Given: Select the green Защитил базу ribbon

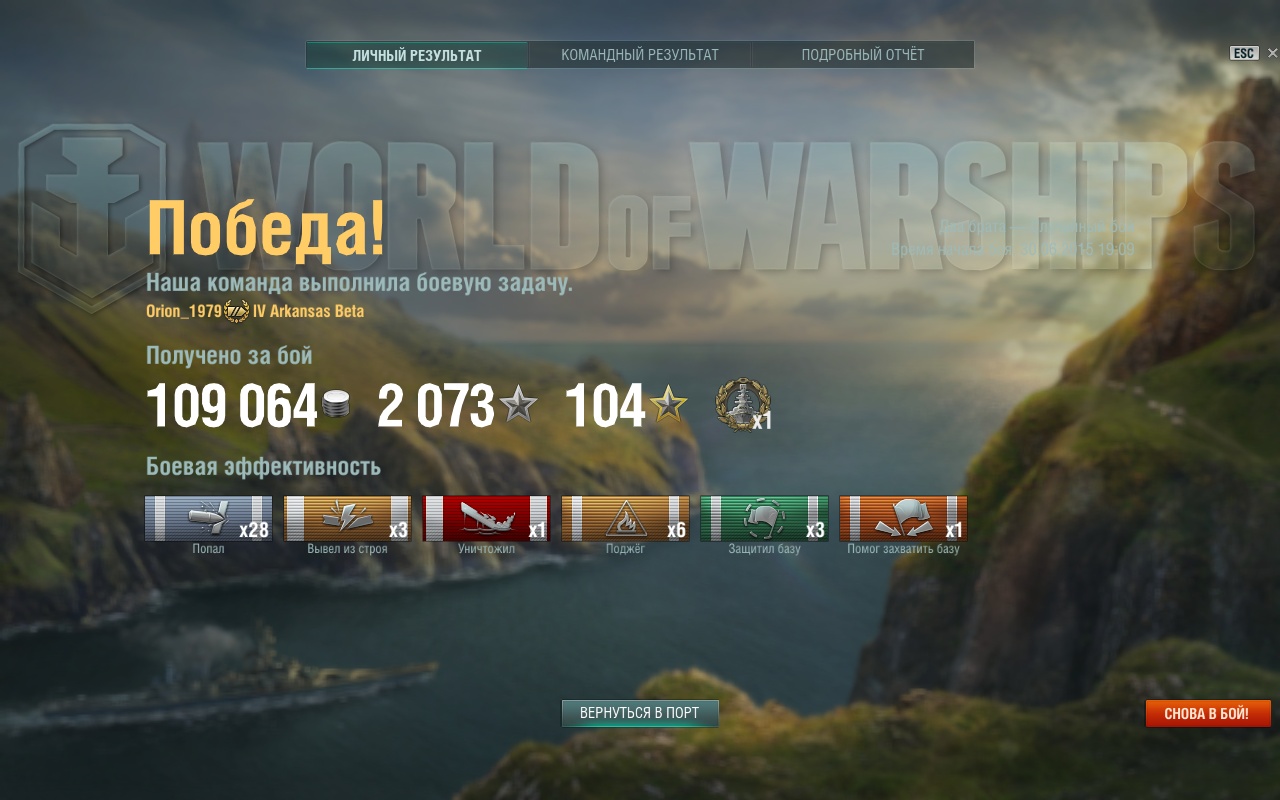Looking at the screenshot, I should click(764, 518).
